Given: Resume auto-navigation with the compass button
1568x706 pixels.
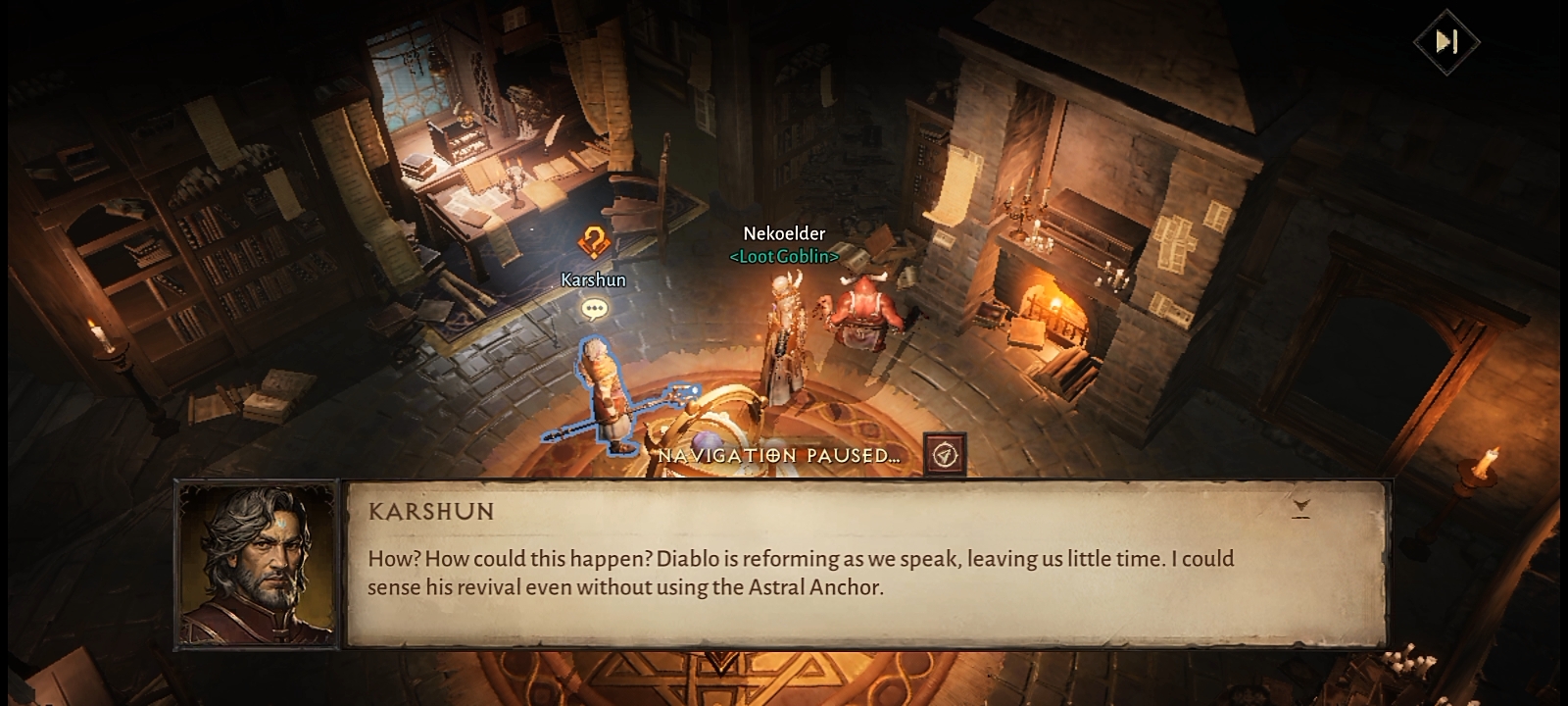Looking at the screenshot, I should tap(945, 455).
